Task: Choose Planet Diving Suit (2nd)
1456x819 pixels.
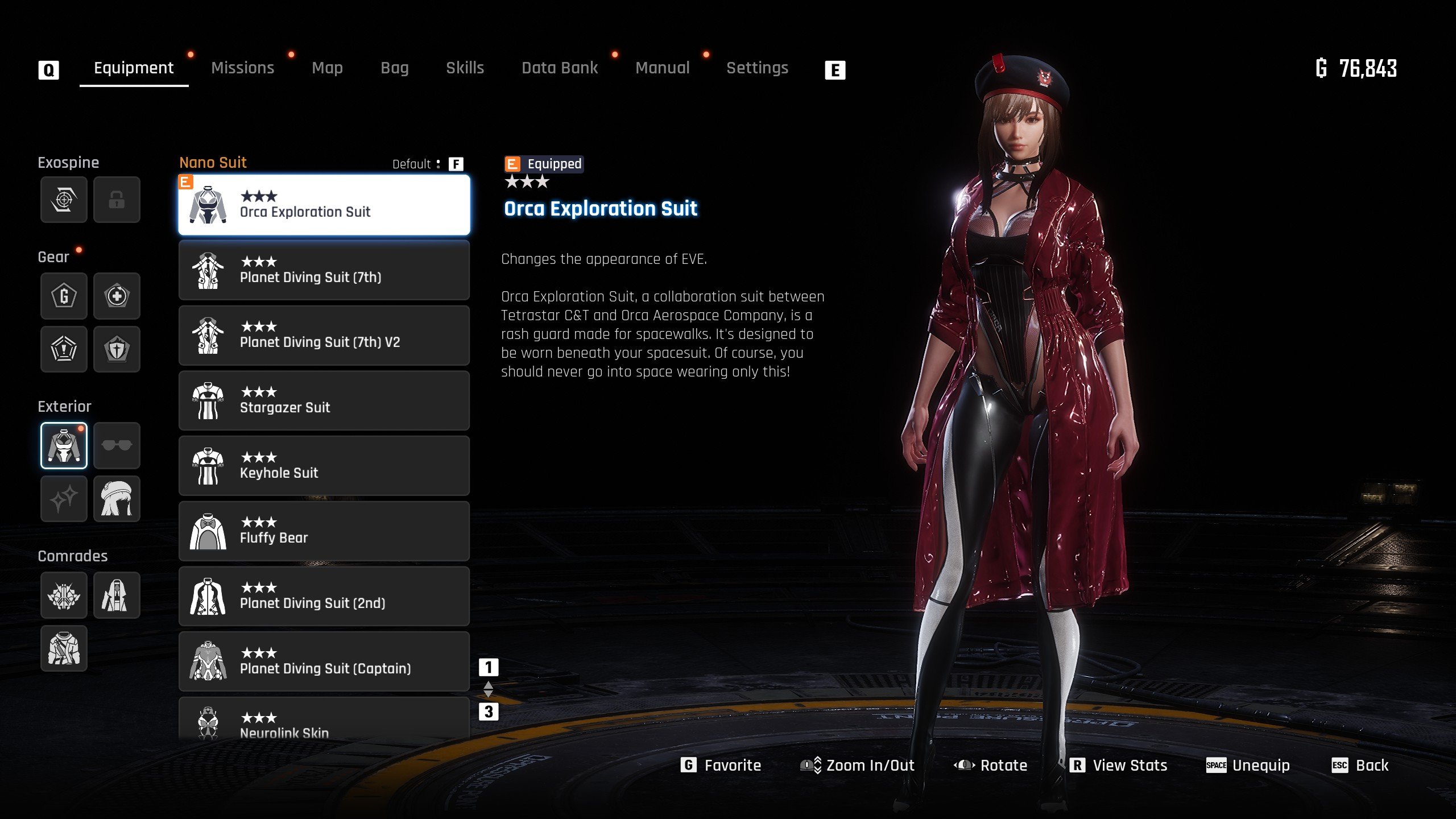Action: (324, 596)
